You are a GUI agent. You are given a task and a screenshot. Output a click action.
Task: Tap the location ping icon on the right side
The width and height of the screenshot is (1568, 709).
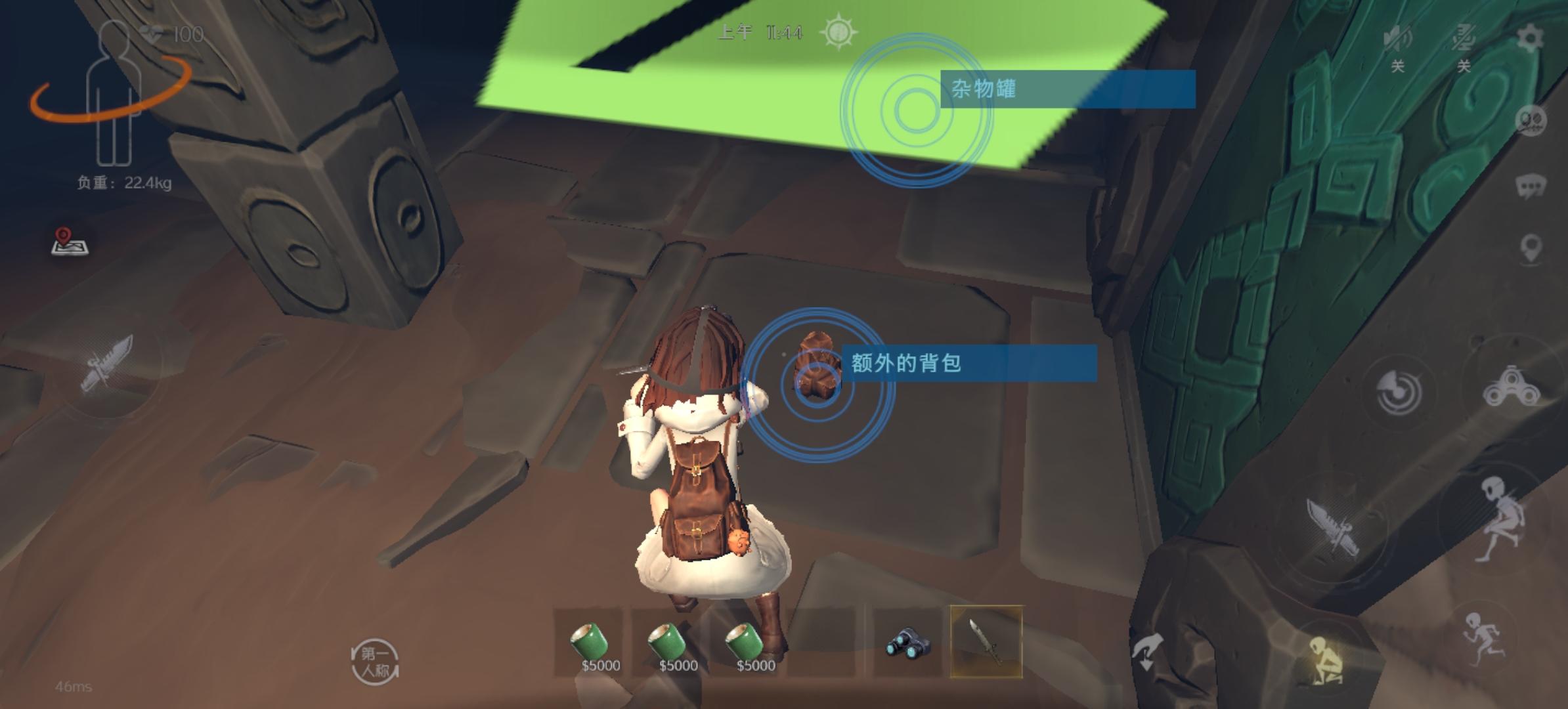[1529, 246]
